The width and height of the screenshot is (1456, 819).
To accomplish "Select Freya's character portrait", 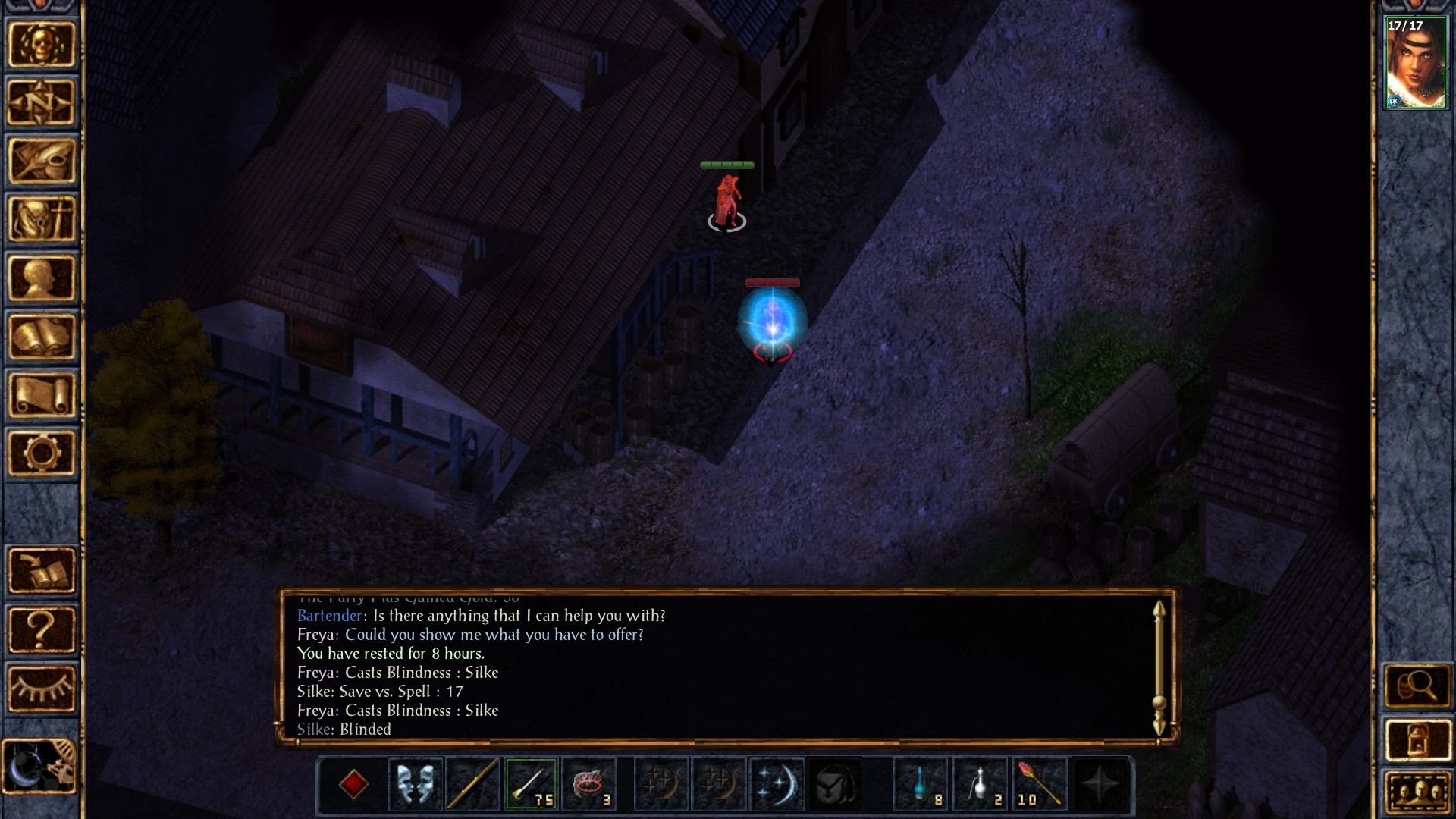I will [x=1415, y=64].
